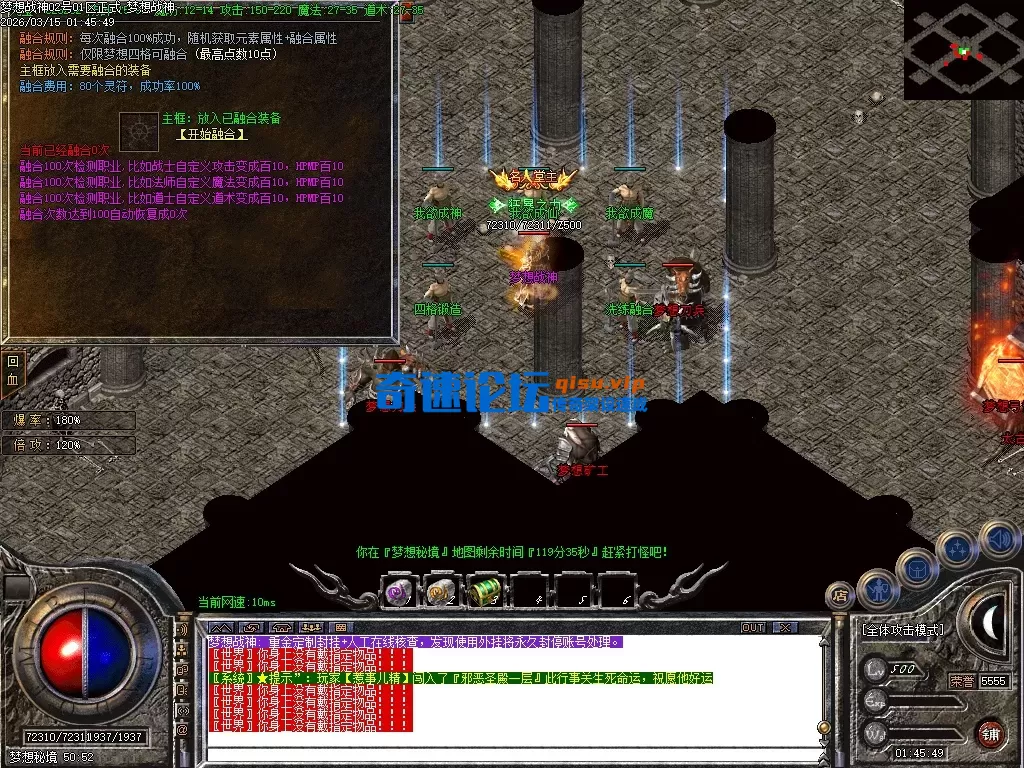The width and height of the screenshot is (1024, 768).
Task: Toggle sound with the speaker icon
Action: click(x=998, y=540)
